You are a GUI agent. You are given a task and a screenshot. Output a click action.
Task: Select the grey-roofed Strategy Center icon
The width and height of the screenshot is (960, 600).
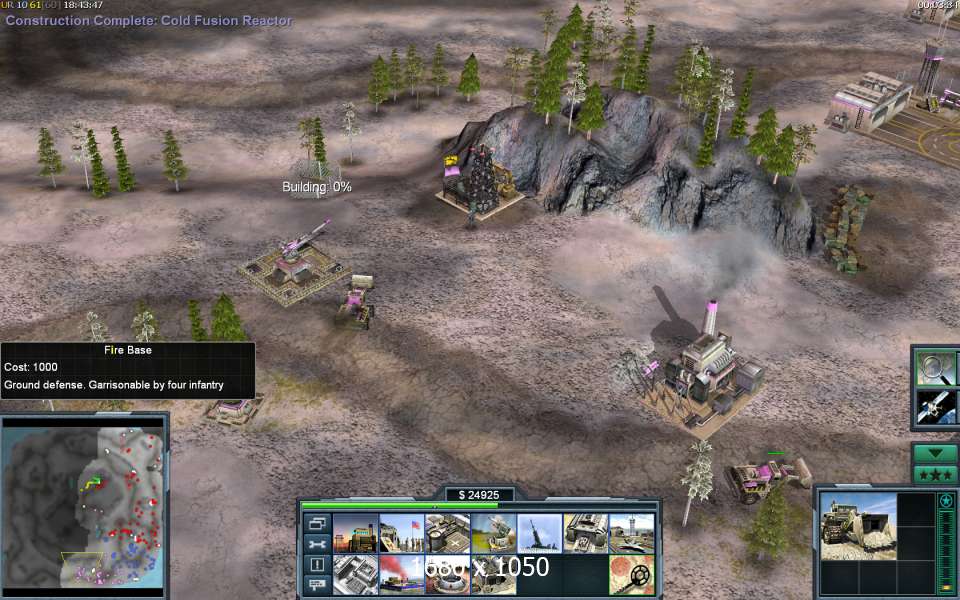coord(355,575)
